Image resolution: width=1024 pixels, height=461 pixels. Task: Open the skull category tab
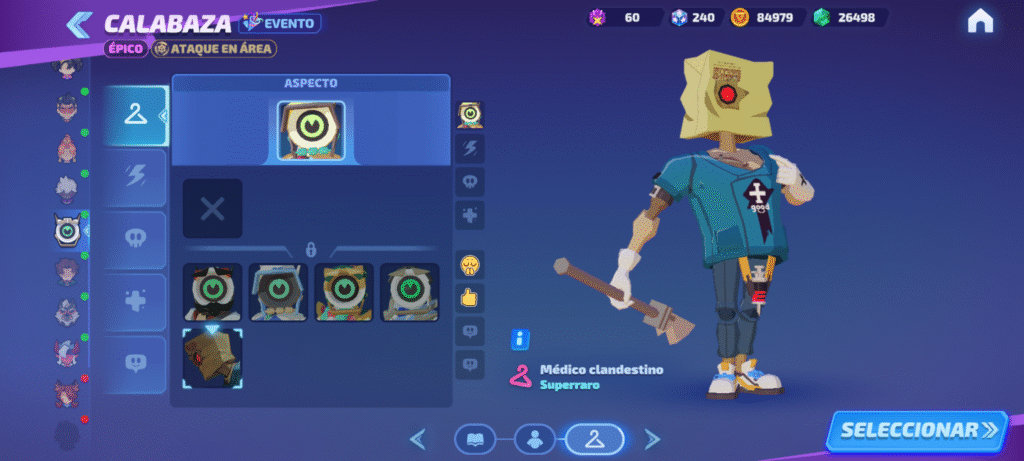[135, 239]
